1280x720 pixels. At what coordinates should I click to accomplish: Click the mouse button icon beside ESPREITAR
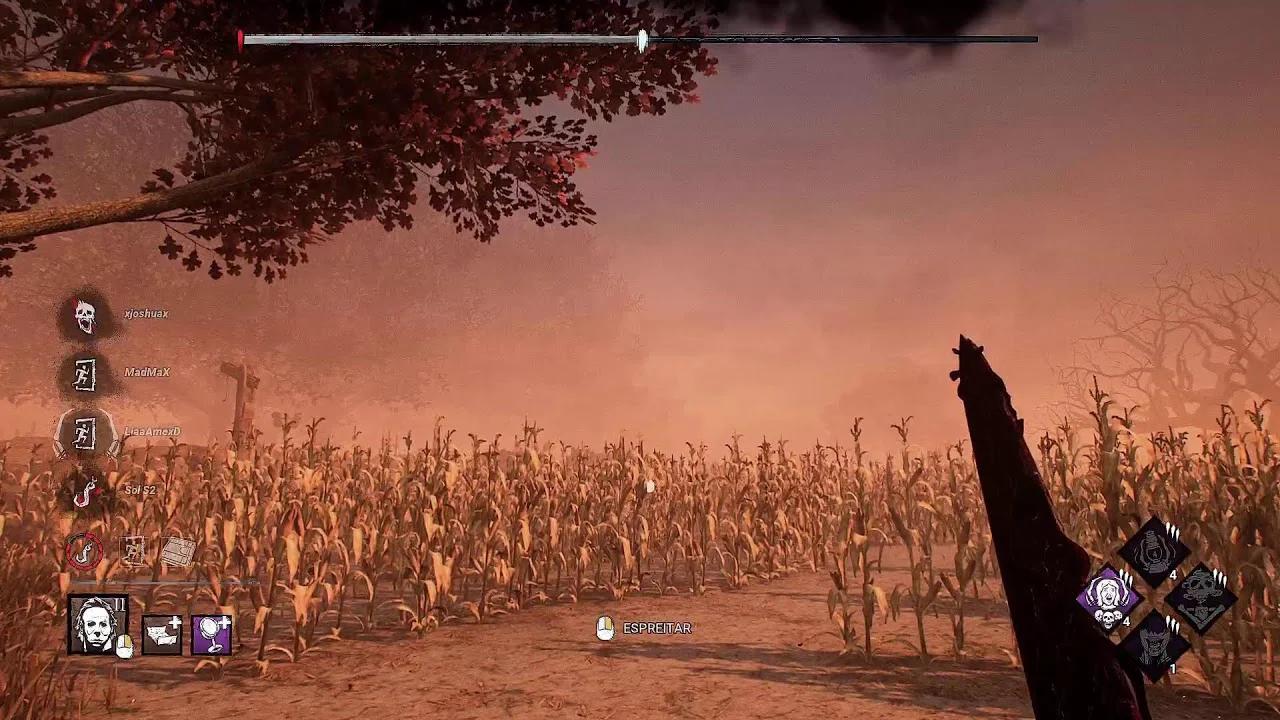(604, 629)
